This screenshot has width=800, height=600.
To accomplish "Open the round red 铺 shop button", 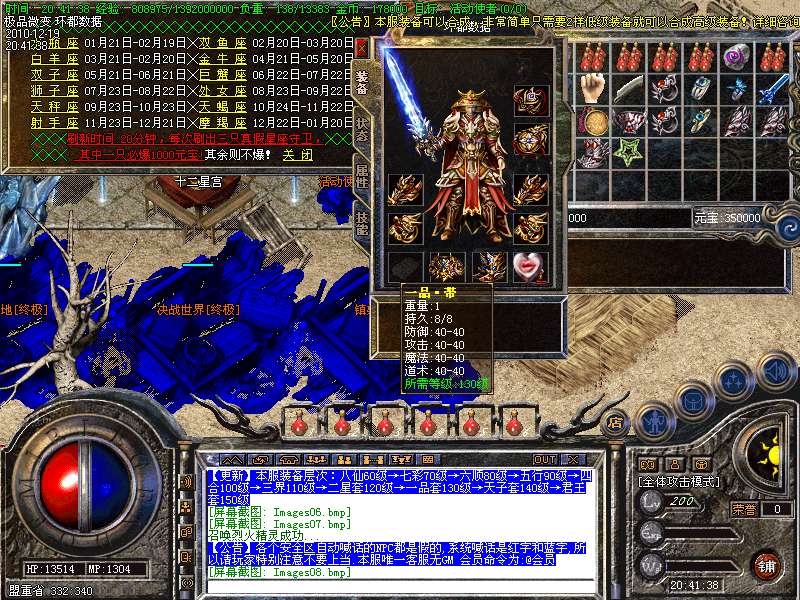I will click(x=766, y=564).
